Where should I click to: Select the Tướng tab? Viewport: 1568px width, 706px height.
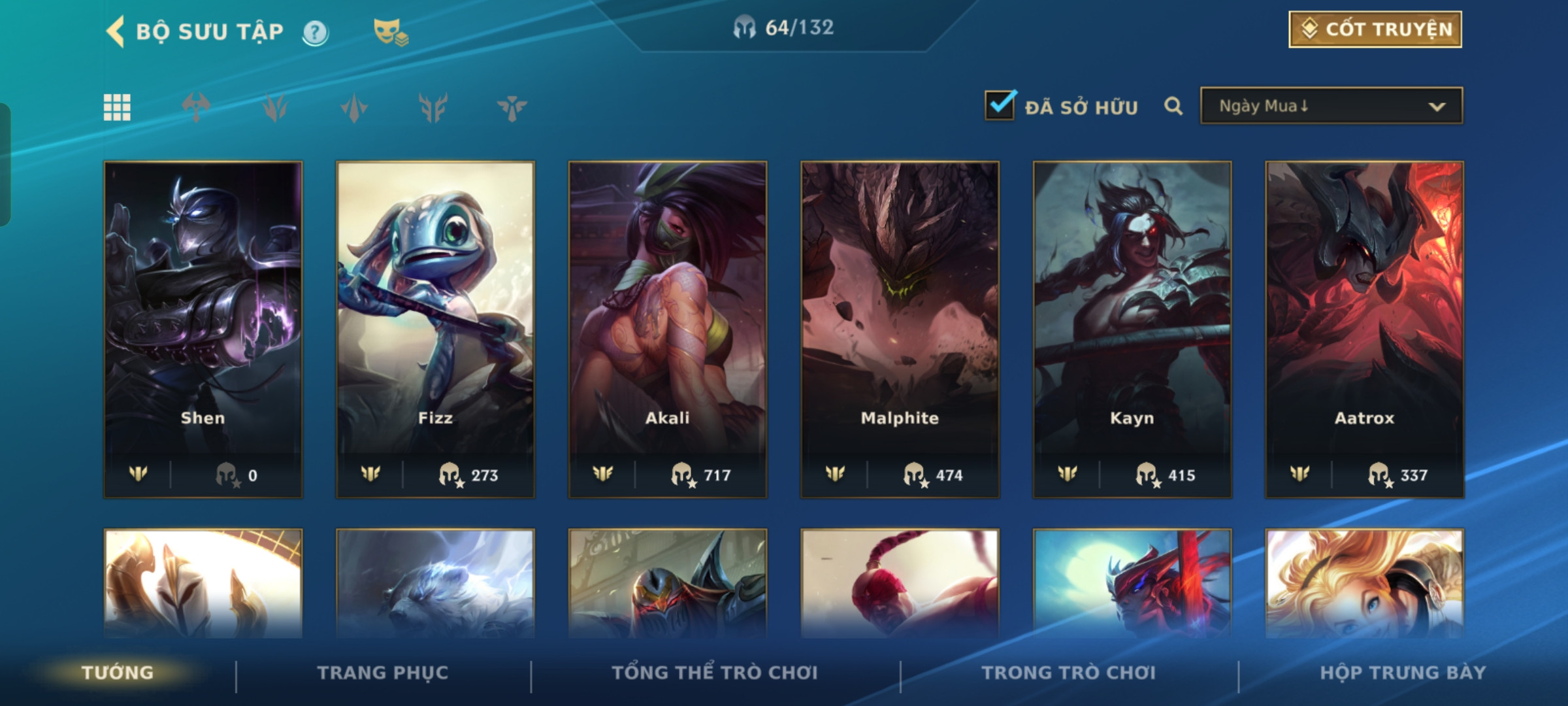118,673
